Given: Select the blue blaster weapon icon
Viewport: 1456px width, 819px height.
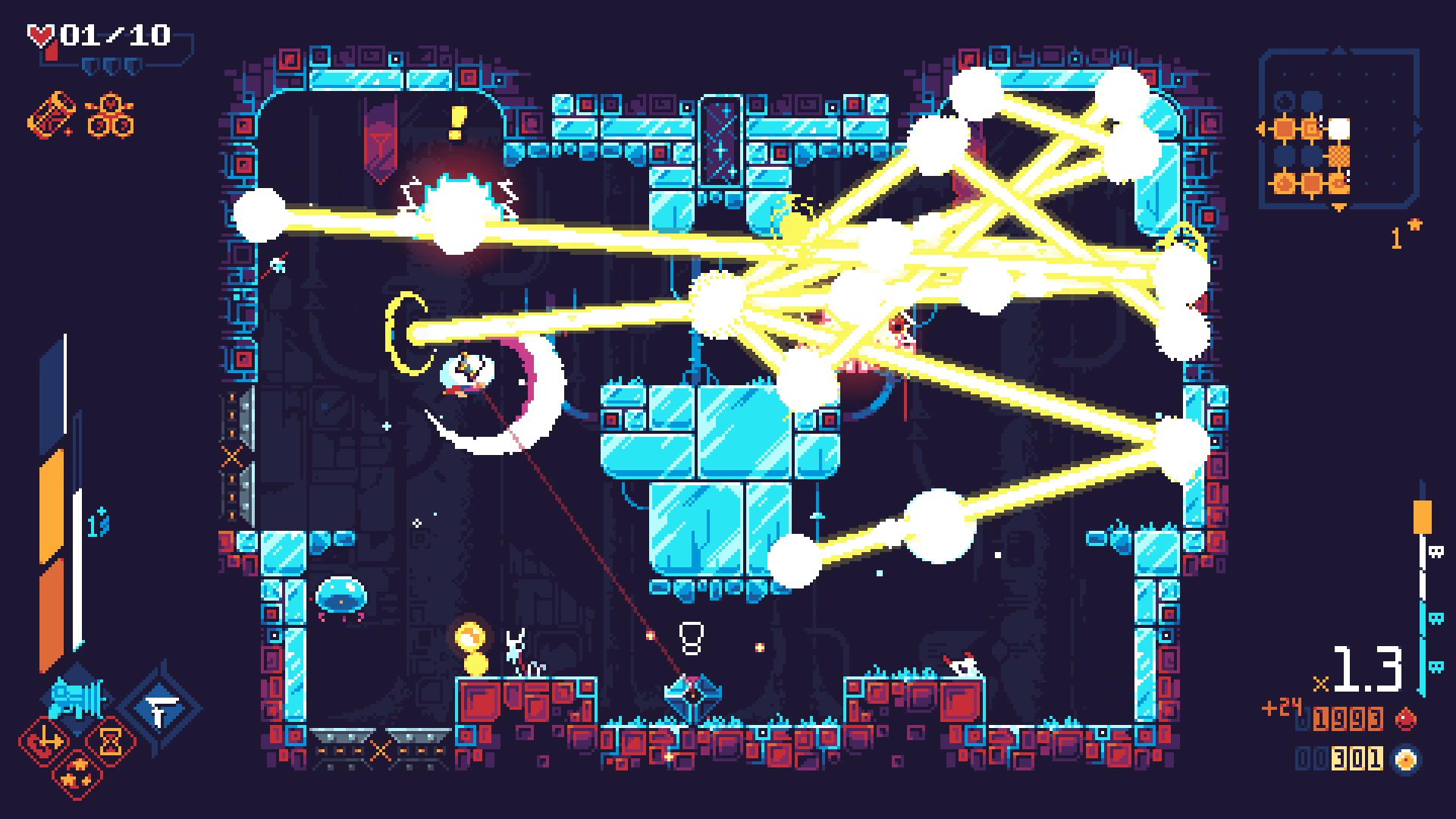Looking at the screenshot, I should [x=76, y=696].
